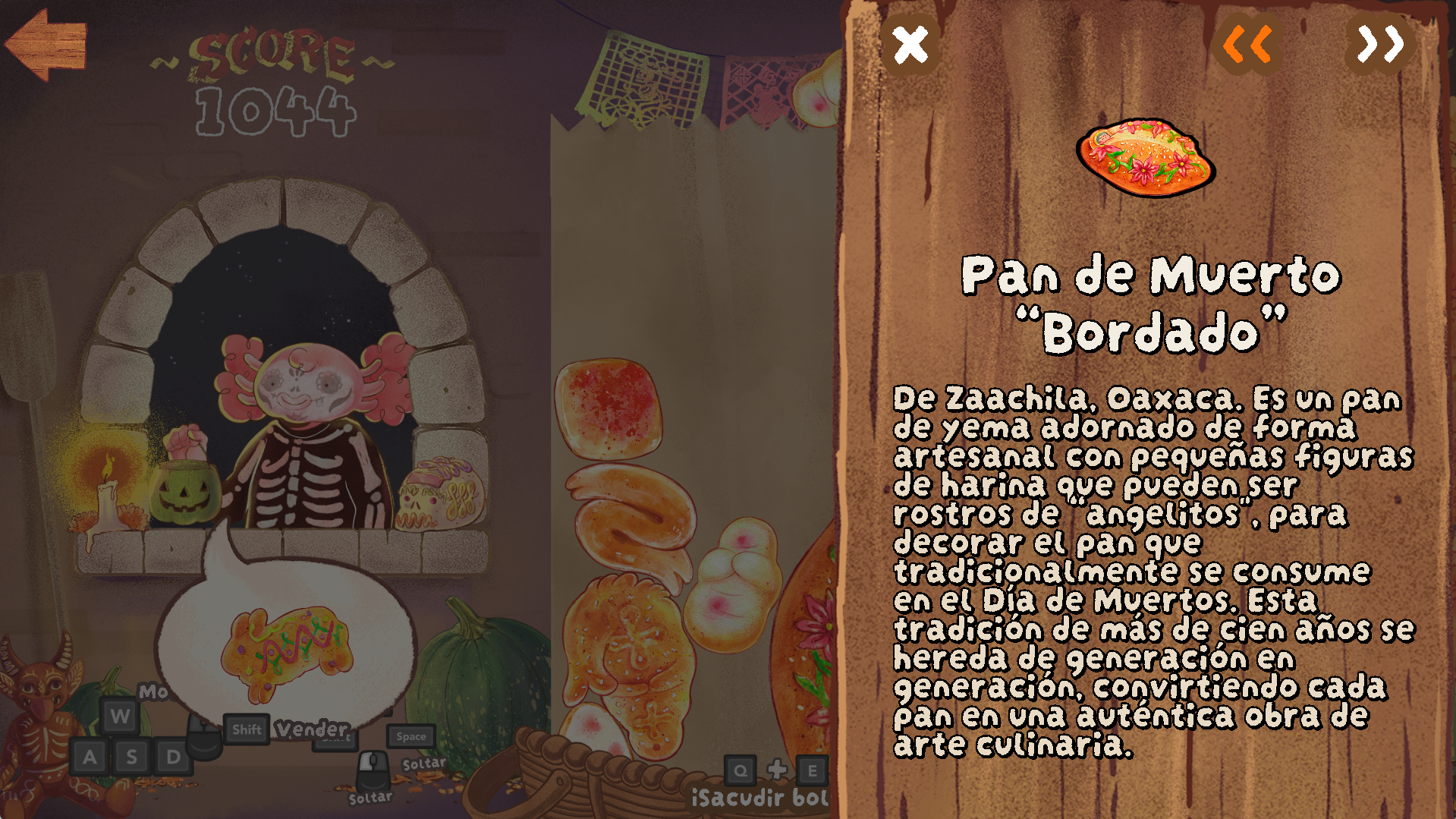This screenshot has height=819, width=1456.
Task: Close the encyclopedia with the X button
Action: (x=910, y=44)
